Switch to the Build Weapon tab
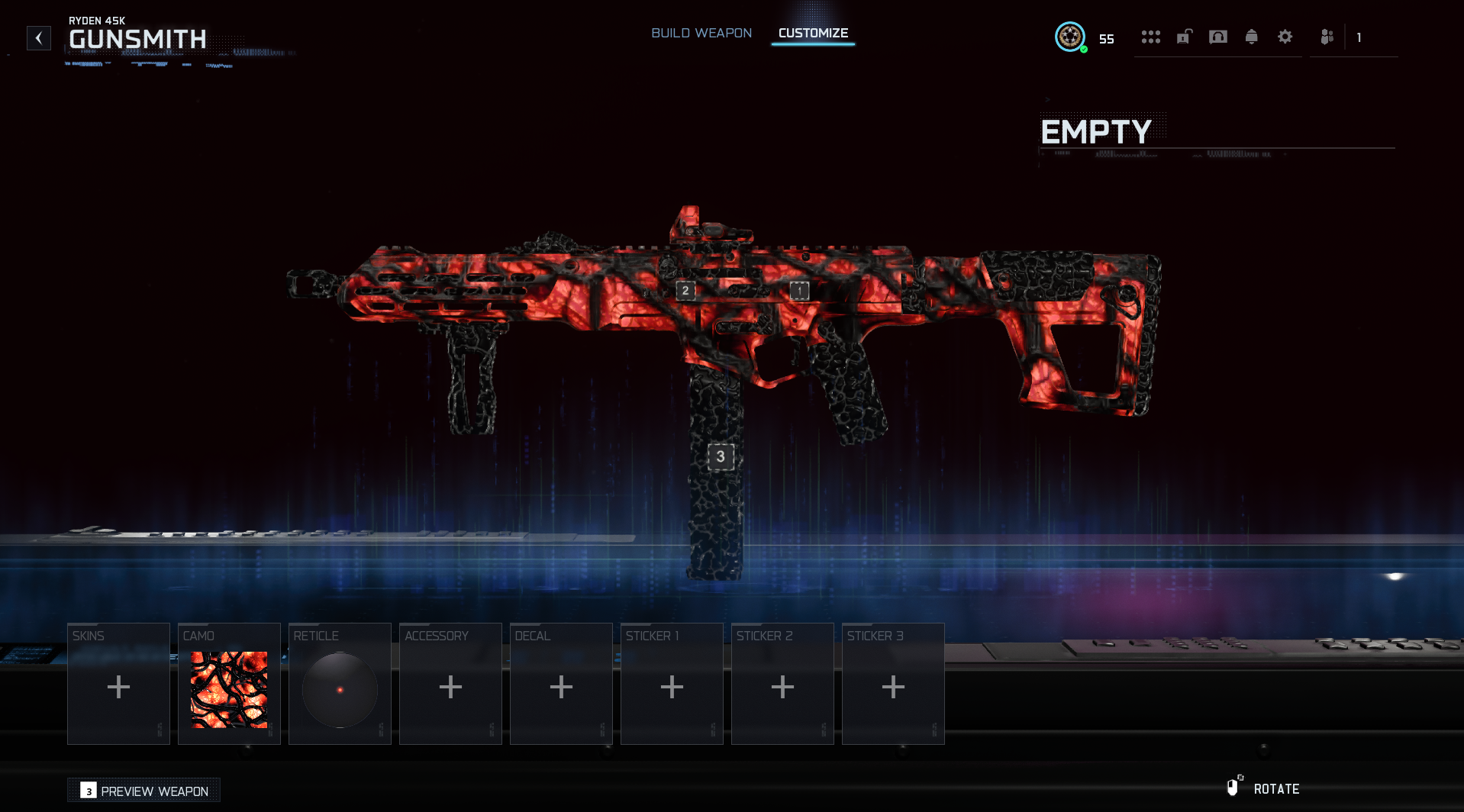The width and height of the screenshot is (1464, 812). click(701, 34)
